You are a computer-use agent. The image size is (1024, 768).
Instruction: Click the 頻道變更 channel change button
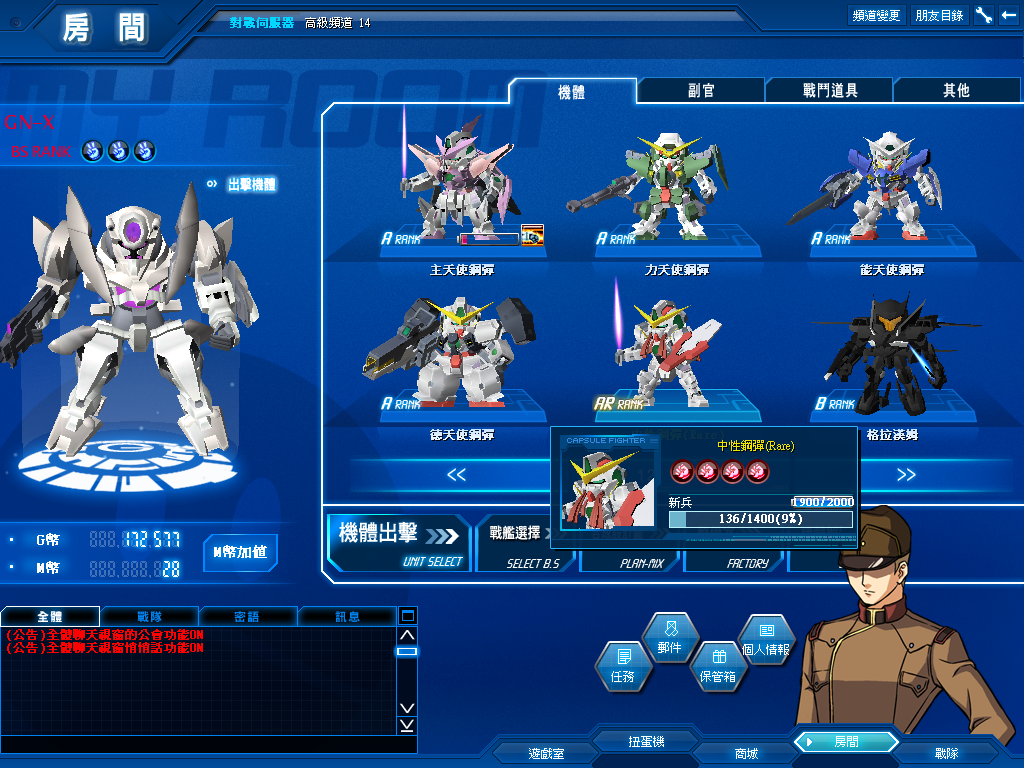click(x=876, y=15)
